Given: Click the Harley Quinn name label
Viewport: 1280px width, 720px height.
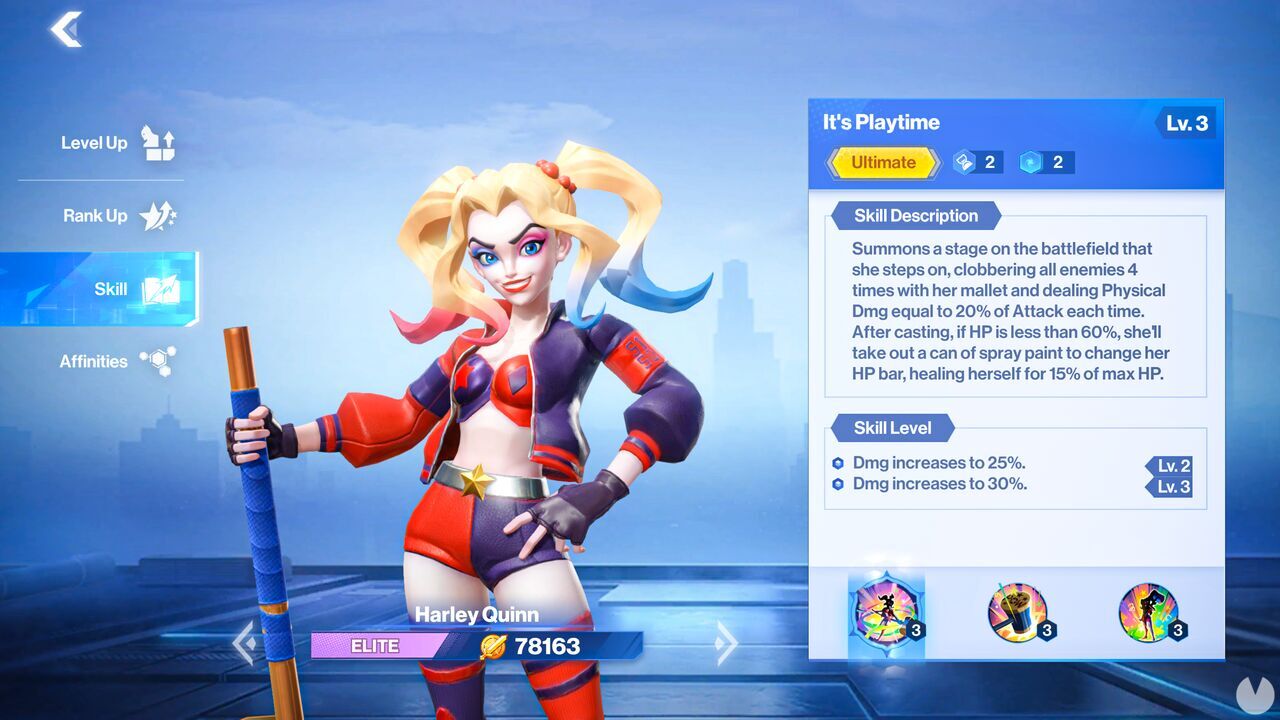Looking at the screenshot, I should coord(477,615).
